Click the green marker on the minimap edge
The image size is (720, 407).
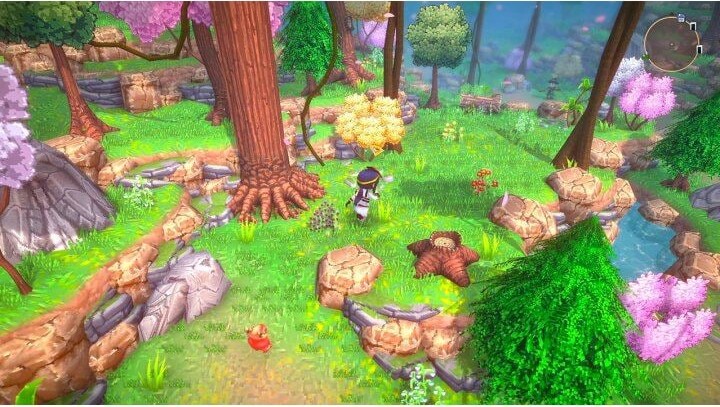click(x=645, y=56)
